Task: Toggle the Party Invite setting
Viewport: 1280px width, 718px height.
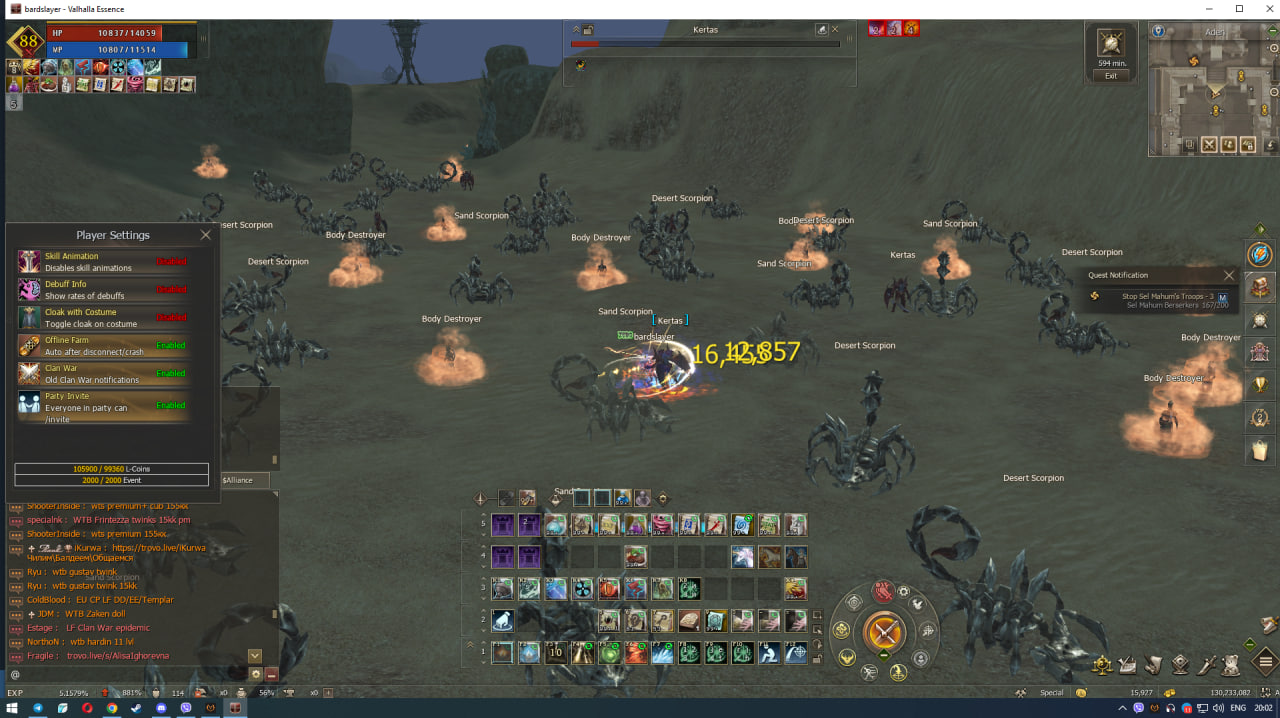Action: tap(171, 405)
